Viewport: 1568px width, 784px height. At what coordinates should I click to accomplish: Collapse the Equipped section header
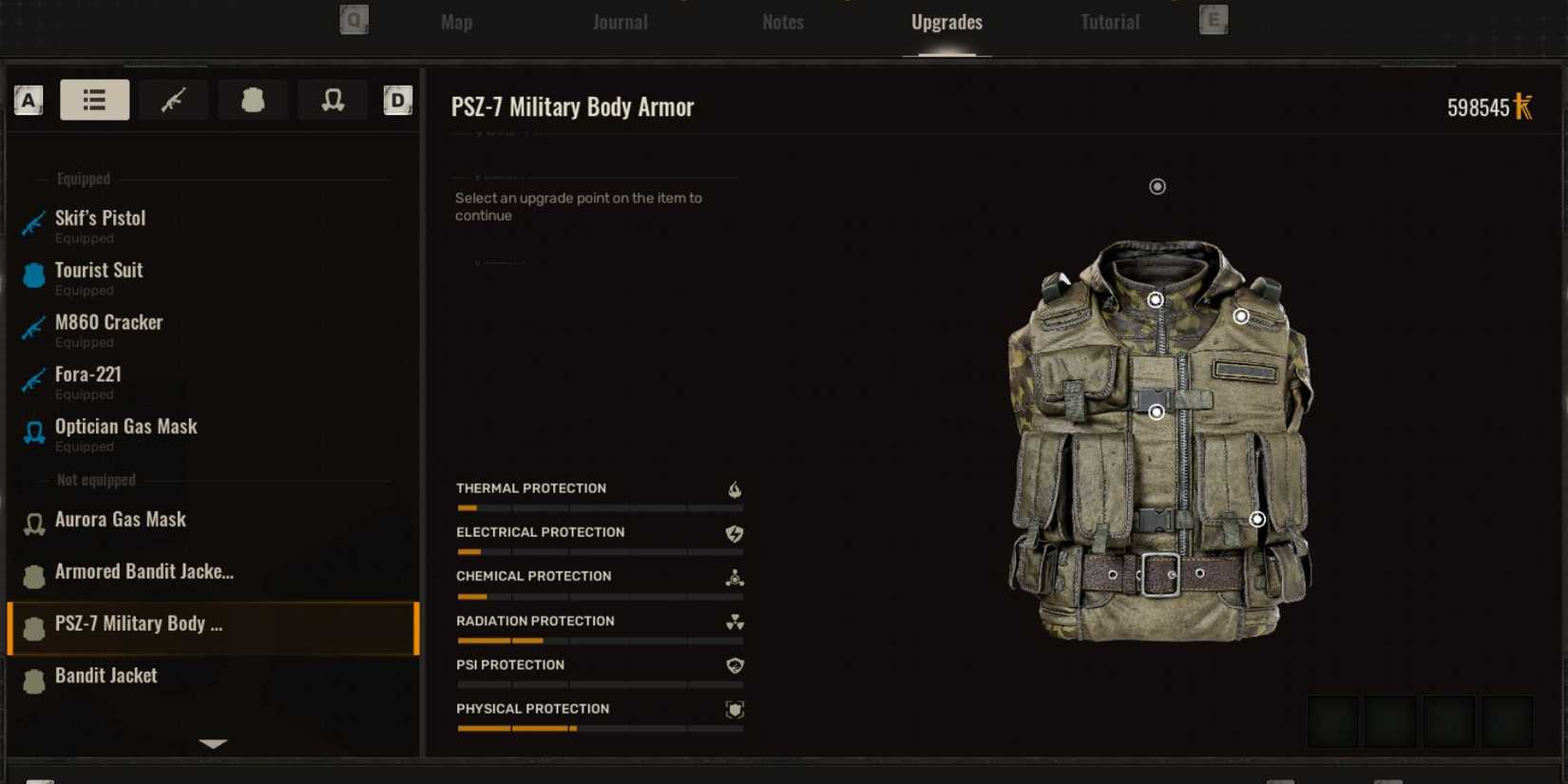84,178
